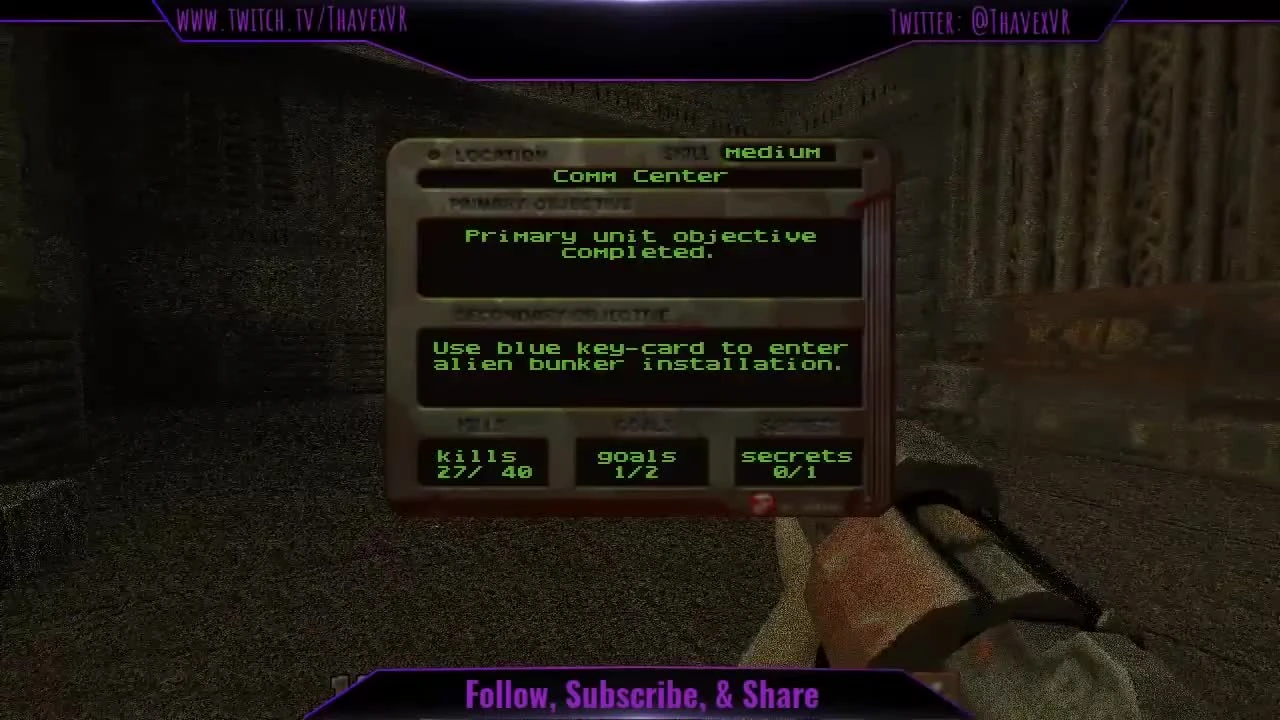Screen dimensions: 1280x720
Task: Expand the Comm Center title bar
Action: pyautogui.click(x=640, y=176)
